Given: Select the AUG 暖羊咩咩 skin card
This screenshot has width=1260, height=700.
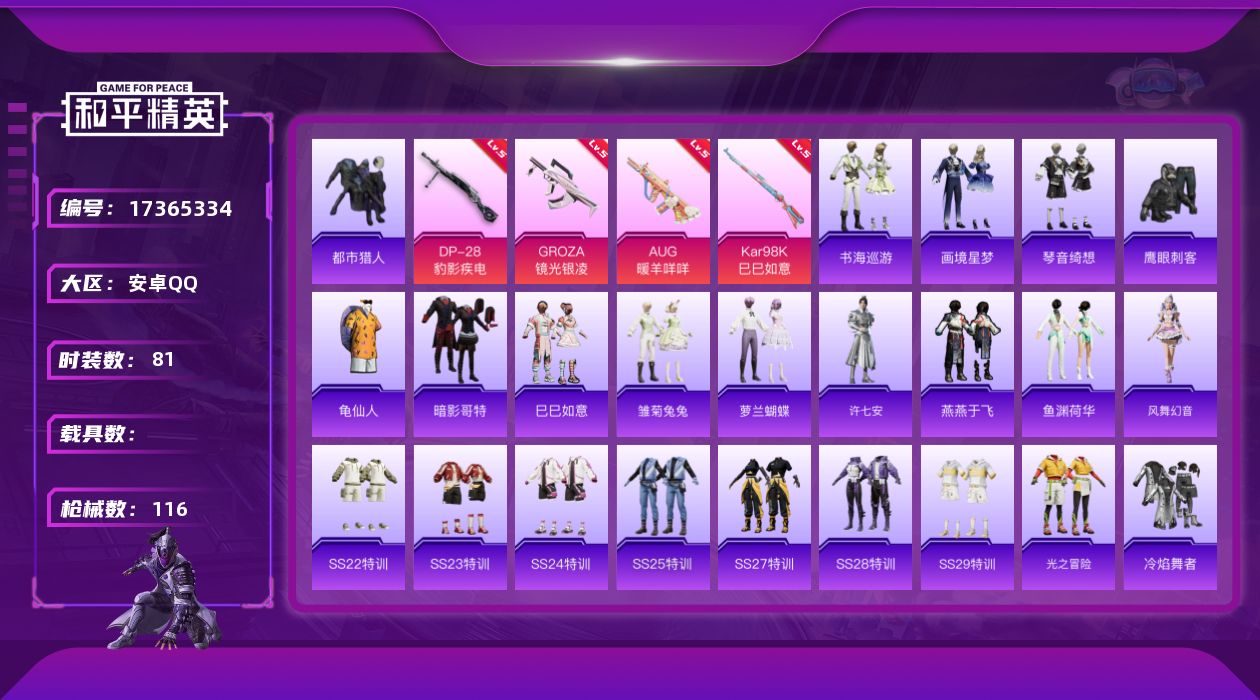Looking at the screenshot, I should point(663,210).
